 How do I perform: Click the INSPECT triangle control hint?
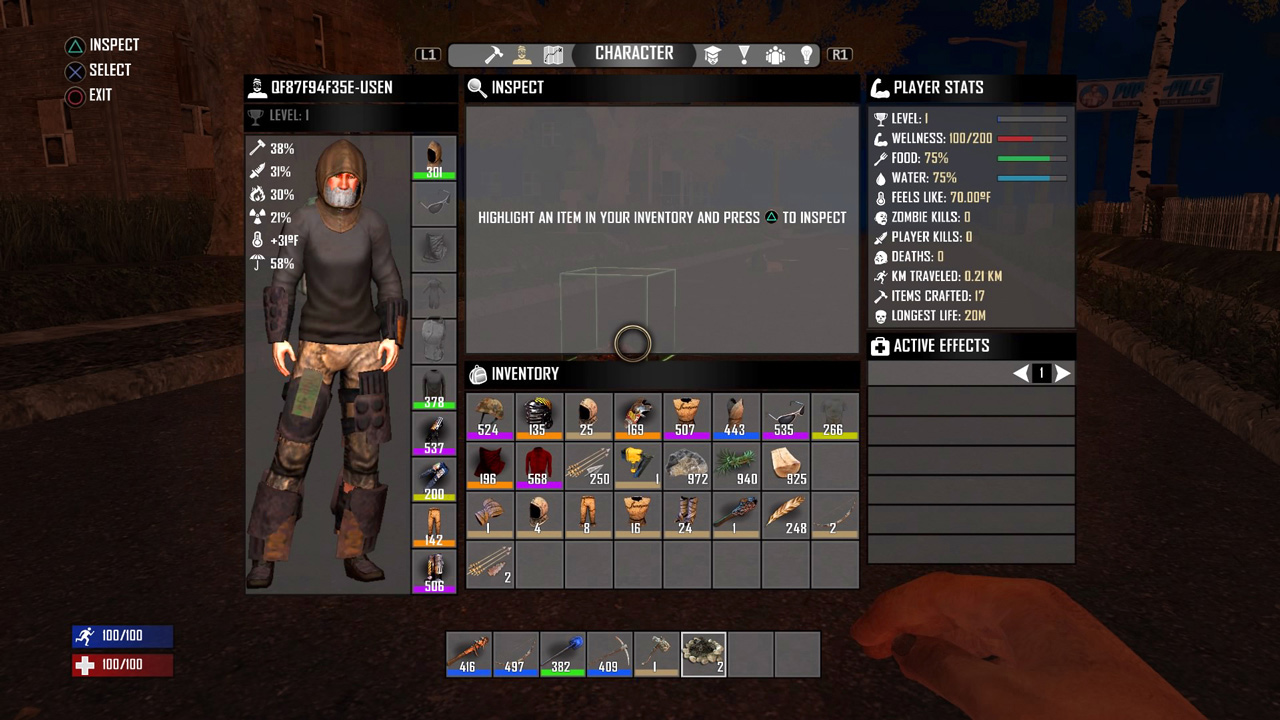click(100, 45)
